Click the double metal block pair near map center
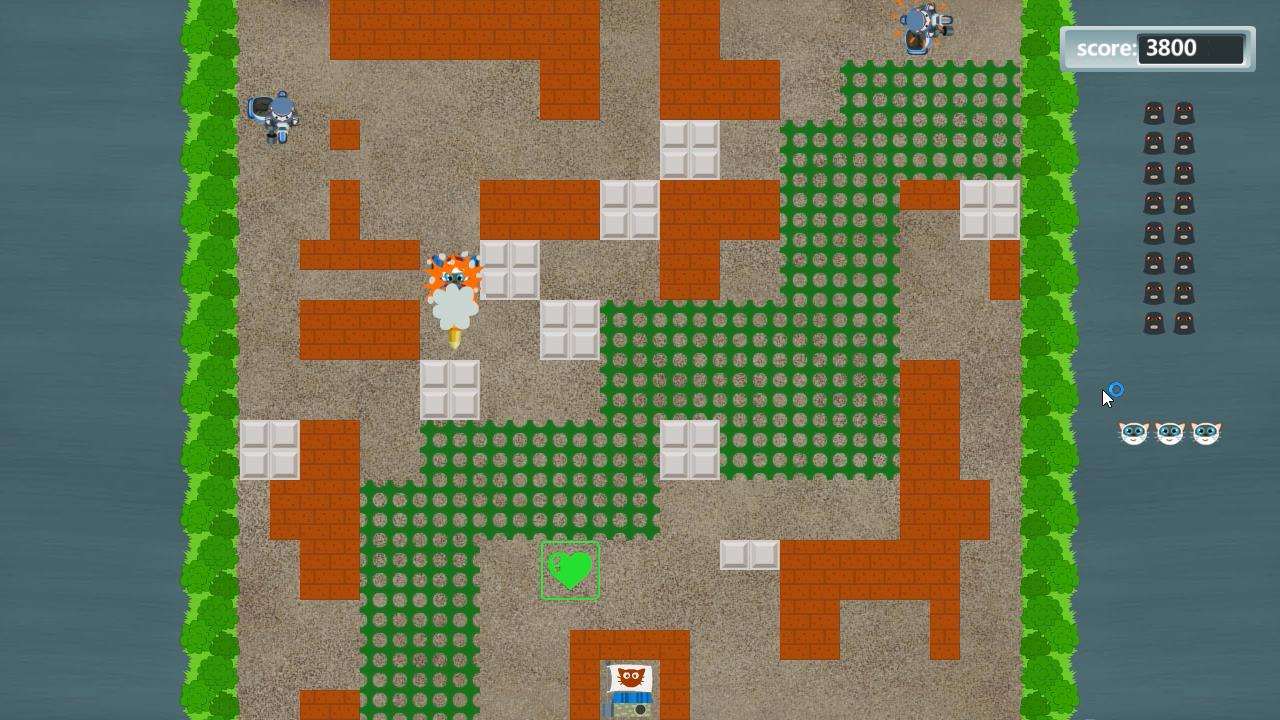1280x720 pixels. (750, 553)
